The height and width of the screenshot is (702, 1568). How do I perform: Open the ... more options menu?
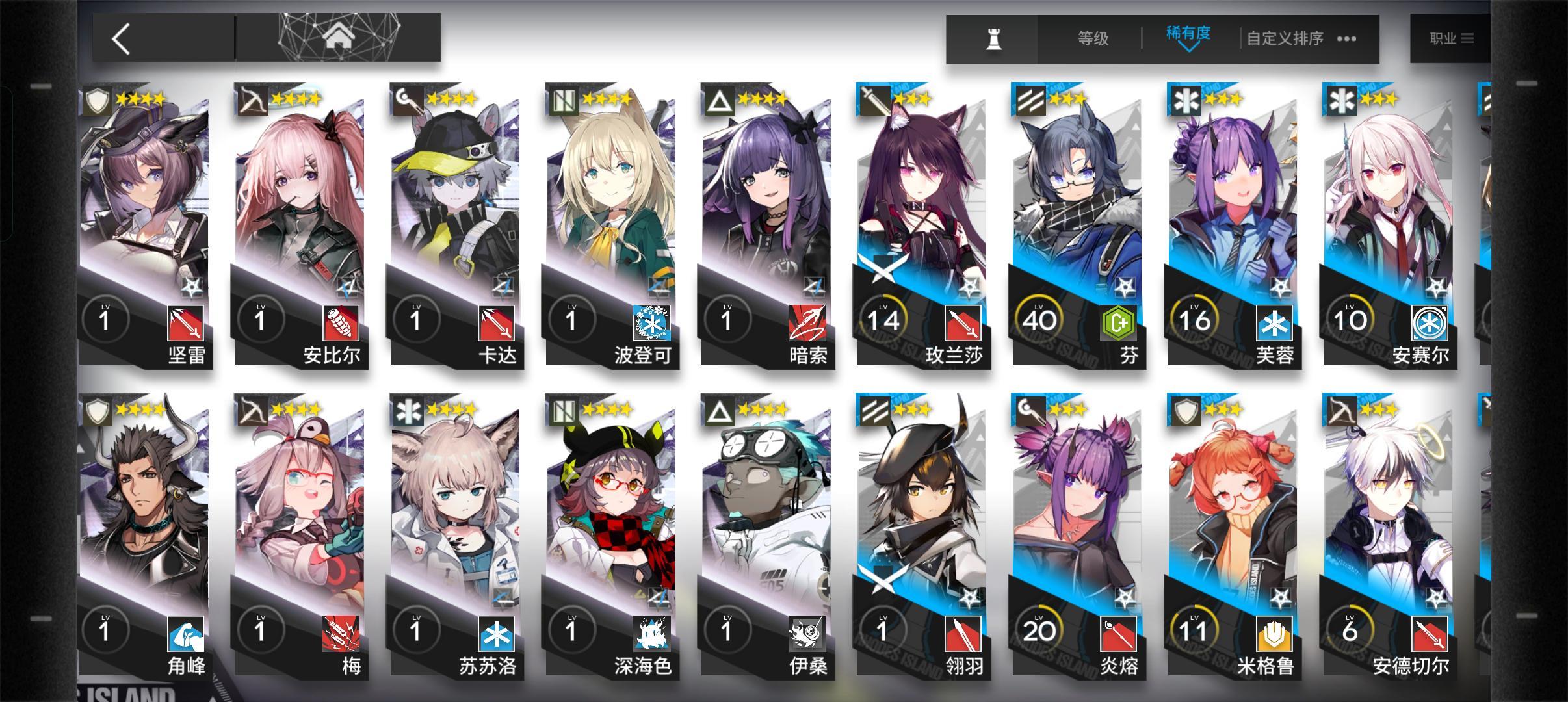click(x=1347, y=39)
